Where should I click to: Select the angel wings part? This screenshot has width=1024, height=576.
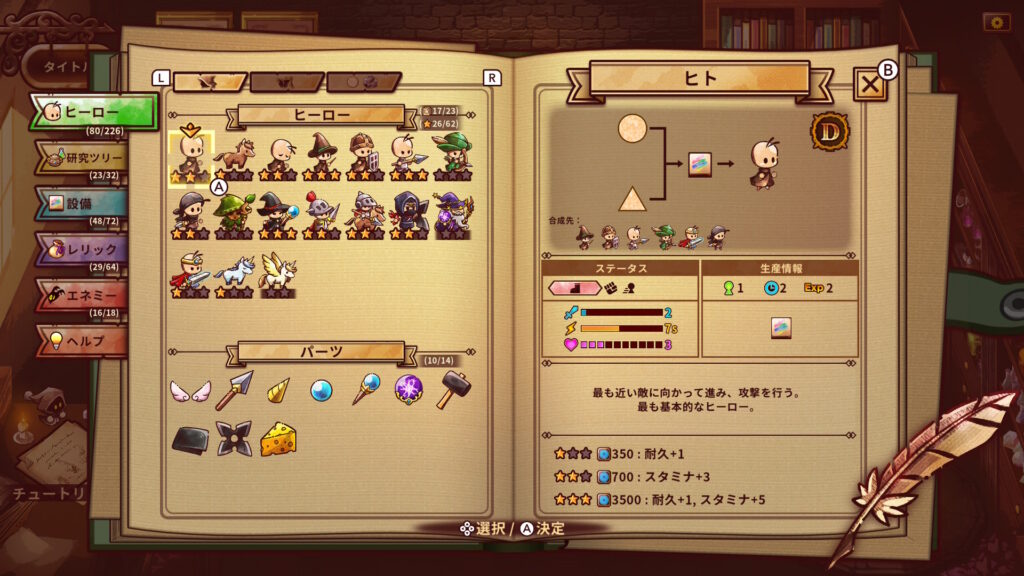[189, 391]
